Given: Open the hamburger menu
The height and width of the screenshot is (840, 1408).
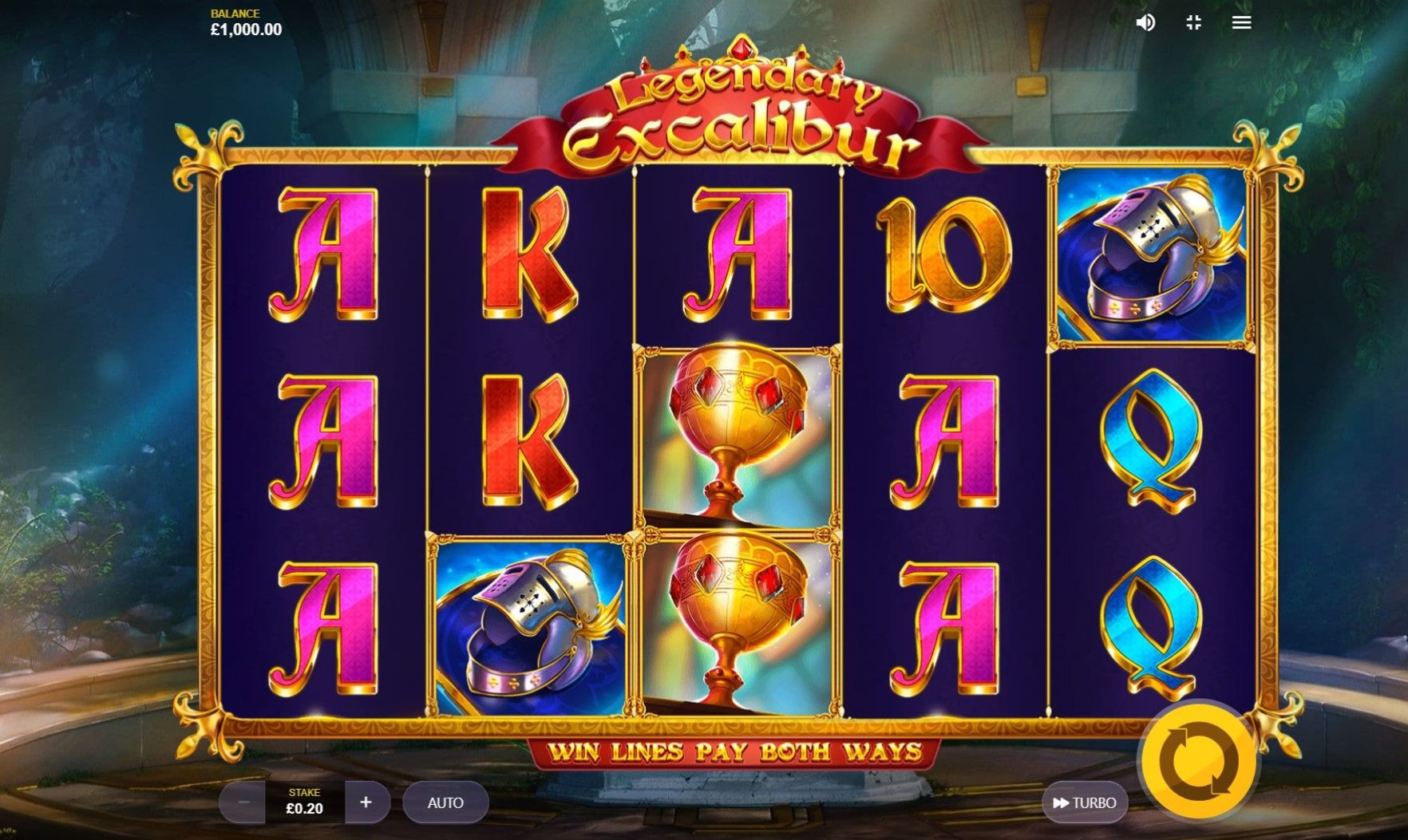Looking at the screenshot, I should [1241, 22].
